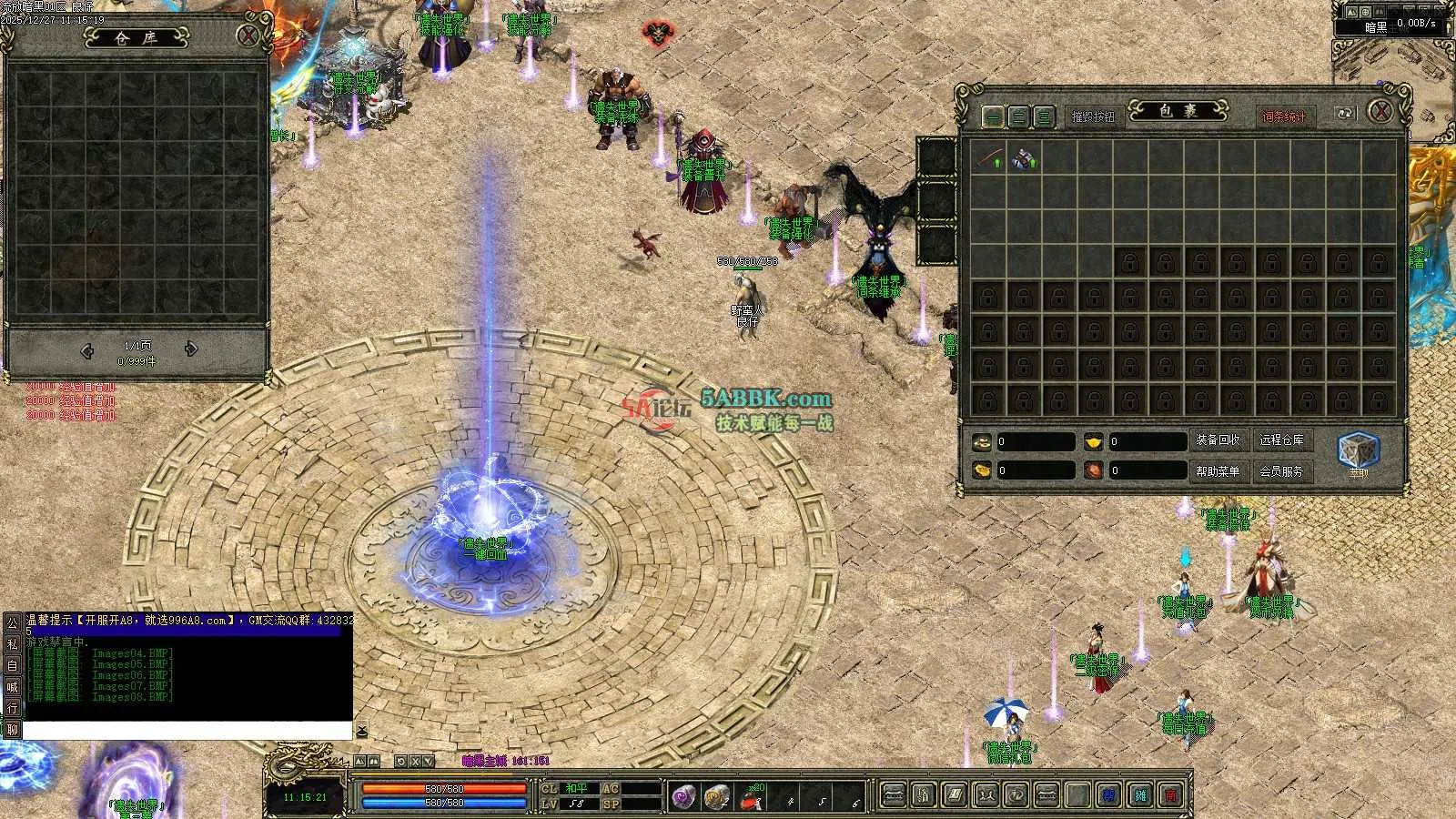Open 装备回收 equipment recycling
This screenshot has height=819, width=1456.
1218,440
